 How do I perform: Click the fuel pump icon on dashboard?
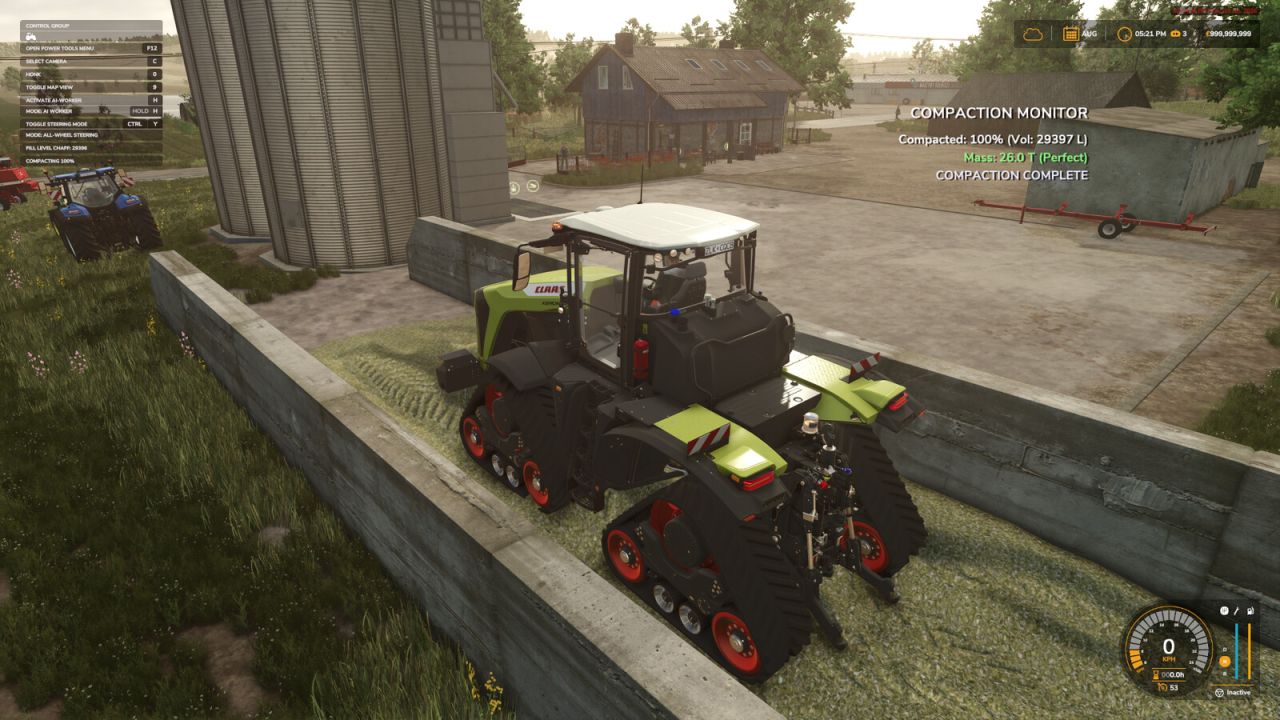[1250, 612]
